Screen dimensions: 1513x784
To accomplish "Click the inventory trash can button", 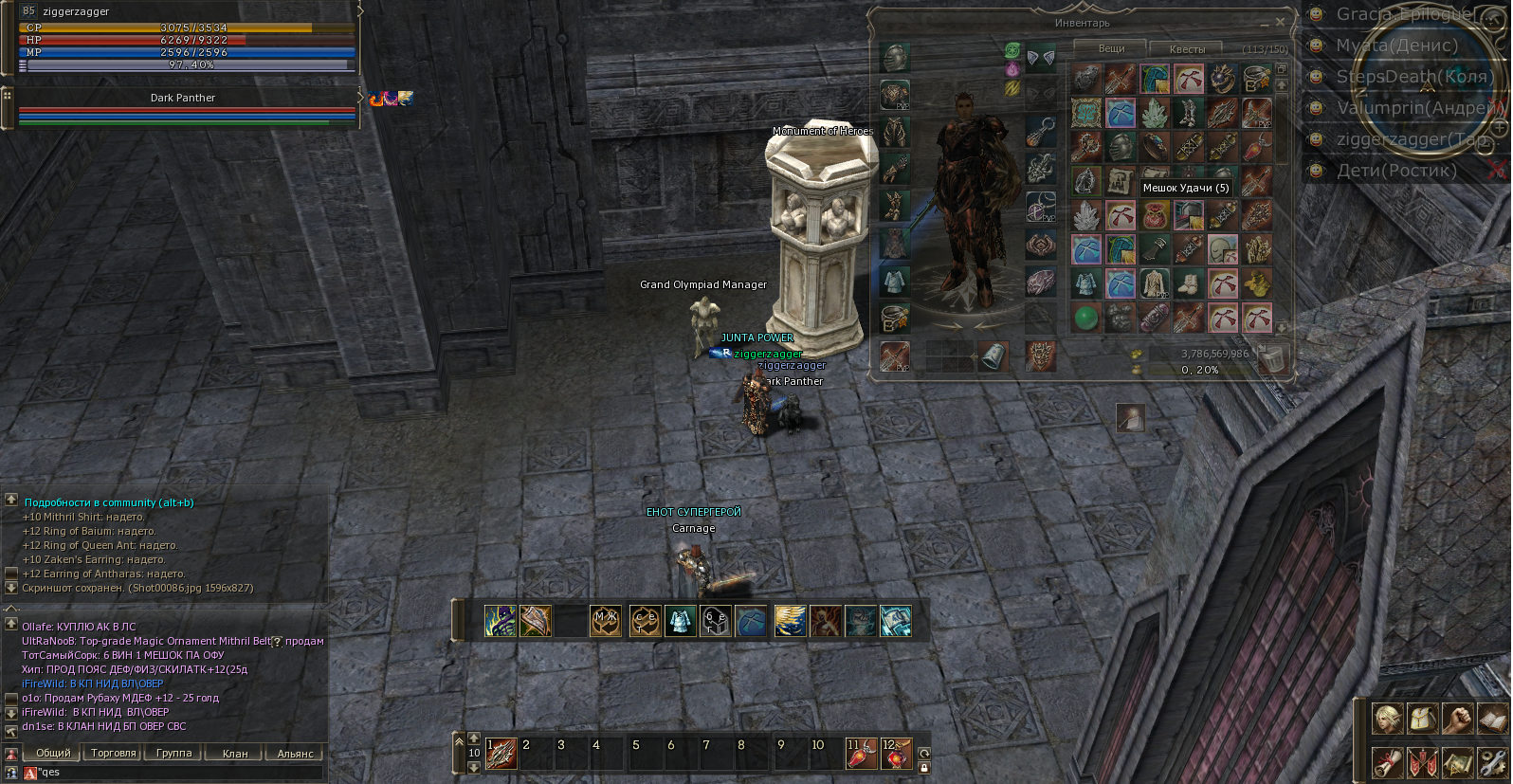I will [x=1274, y=357].
